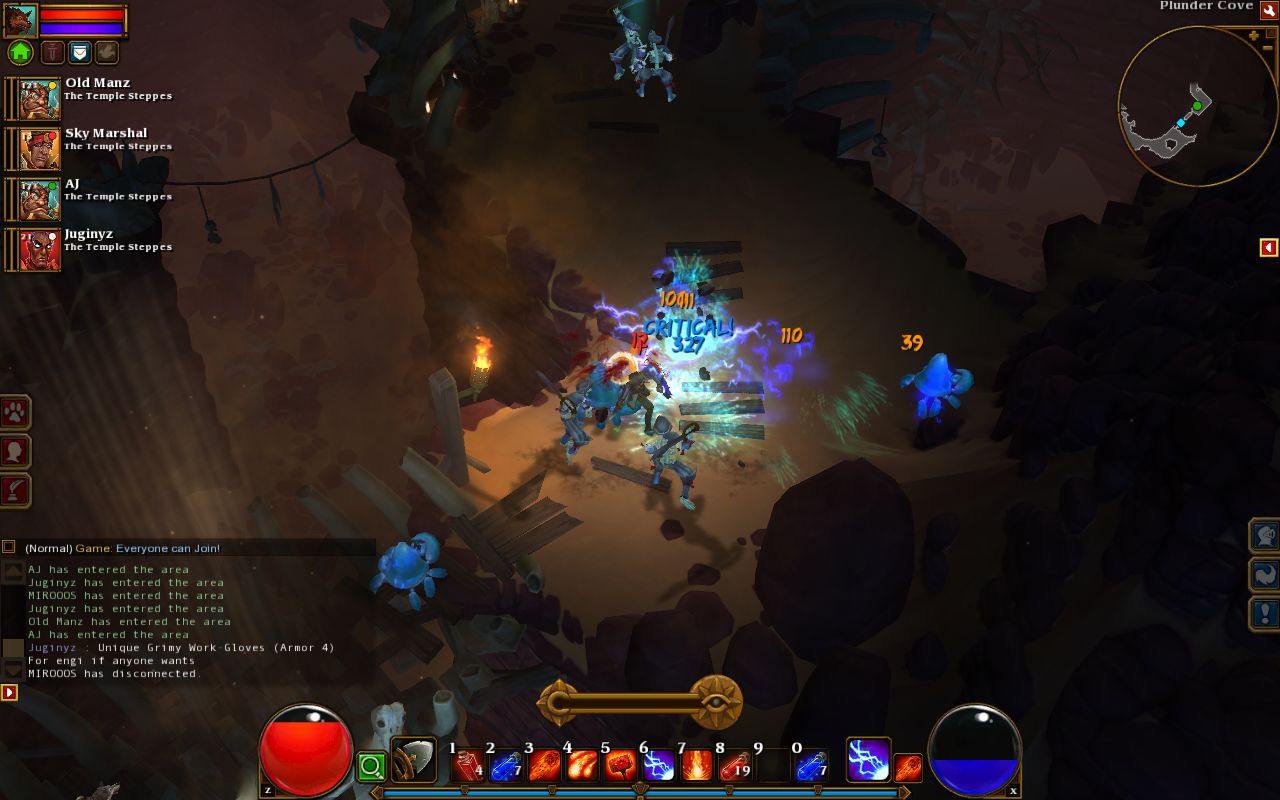The height and width of the screenshot is (800, 1280).
Task: Open the wrench settings button
Action: (x=1268, y=10)
